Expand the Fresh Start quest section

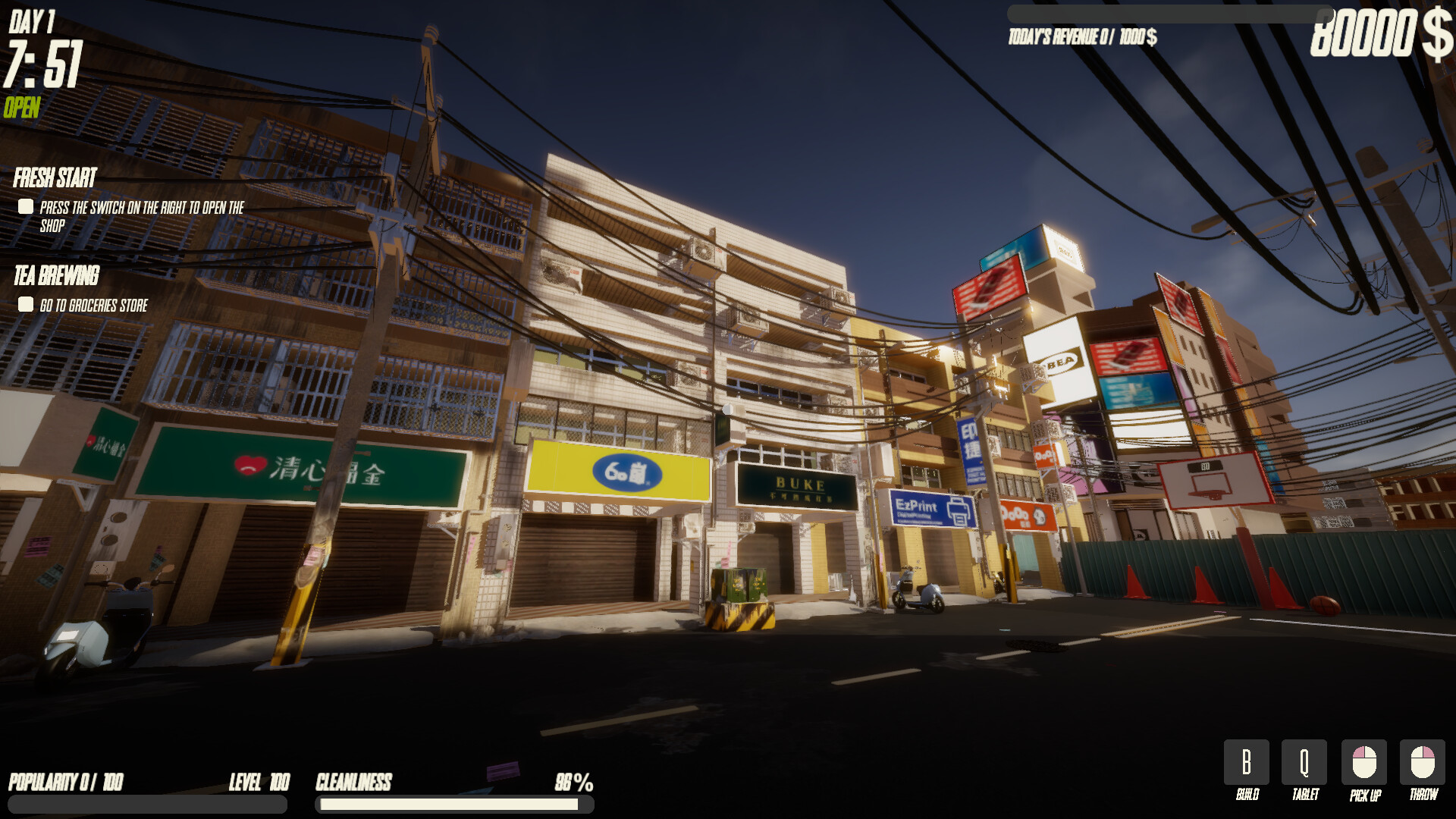click(x=54, y=177)
